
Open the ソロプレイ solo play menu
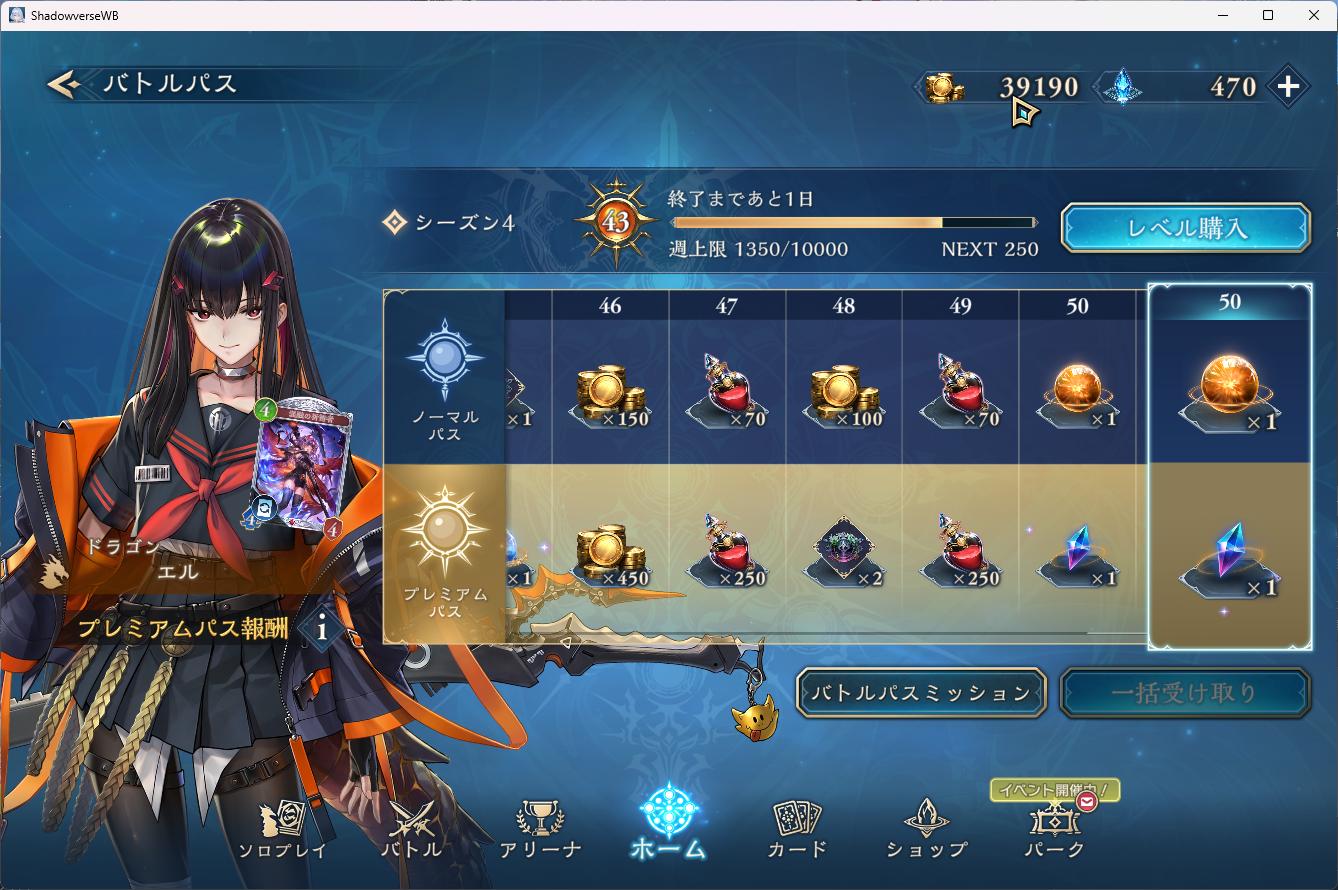tap(282, 829)
